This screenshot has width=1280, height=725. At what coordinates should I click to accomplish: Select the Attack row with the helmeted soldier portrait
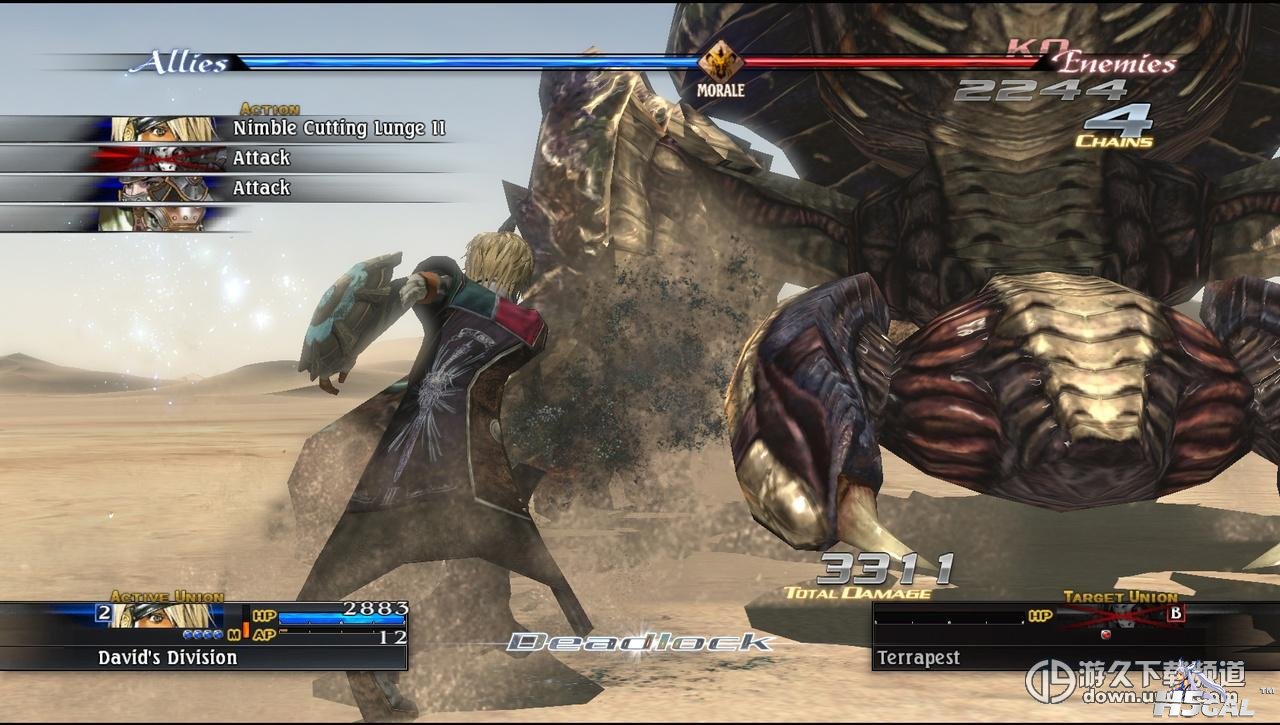[260, 188]
